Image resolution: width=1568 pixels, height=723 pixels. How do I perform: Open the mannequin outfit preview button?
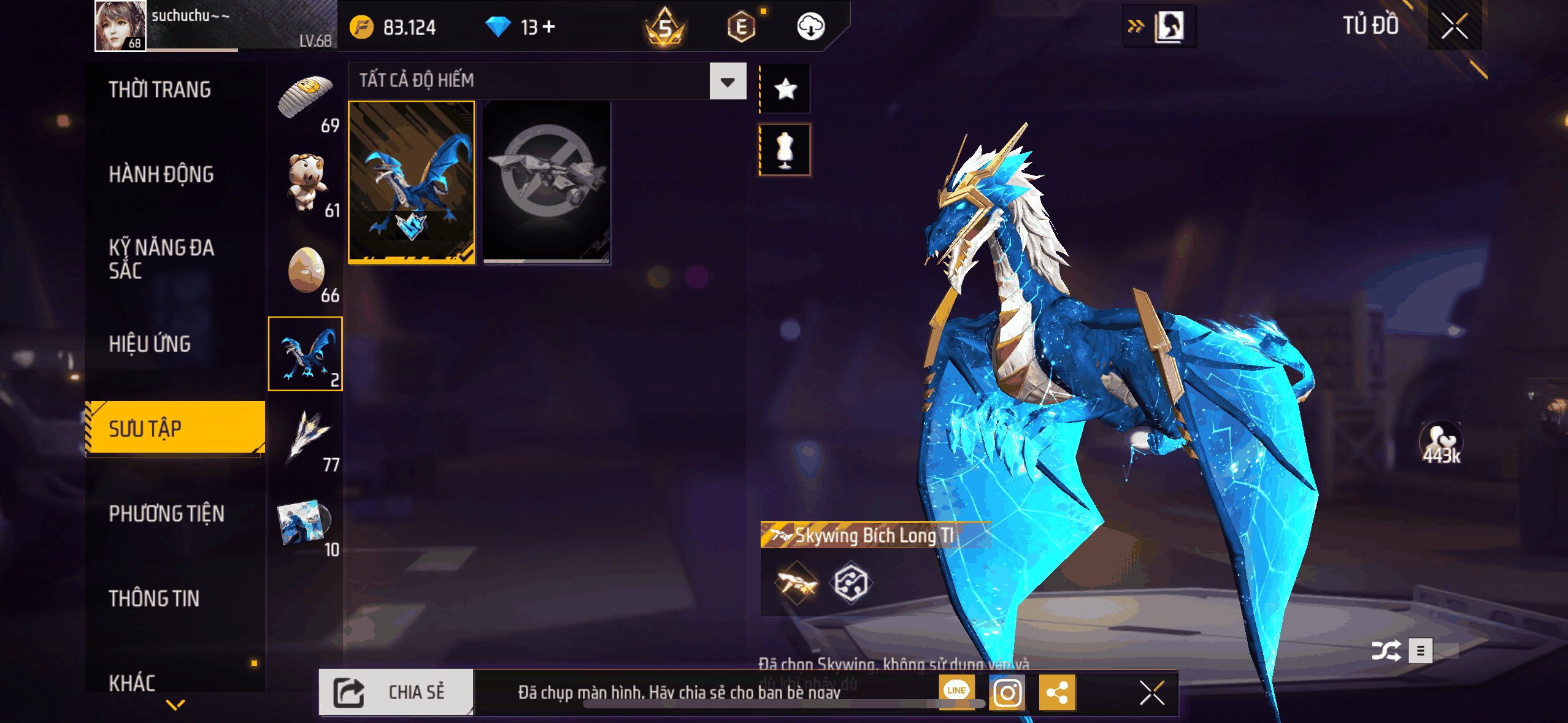tap(785, 150)
